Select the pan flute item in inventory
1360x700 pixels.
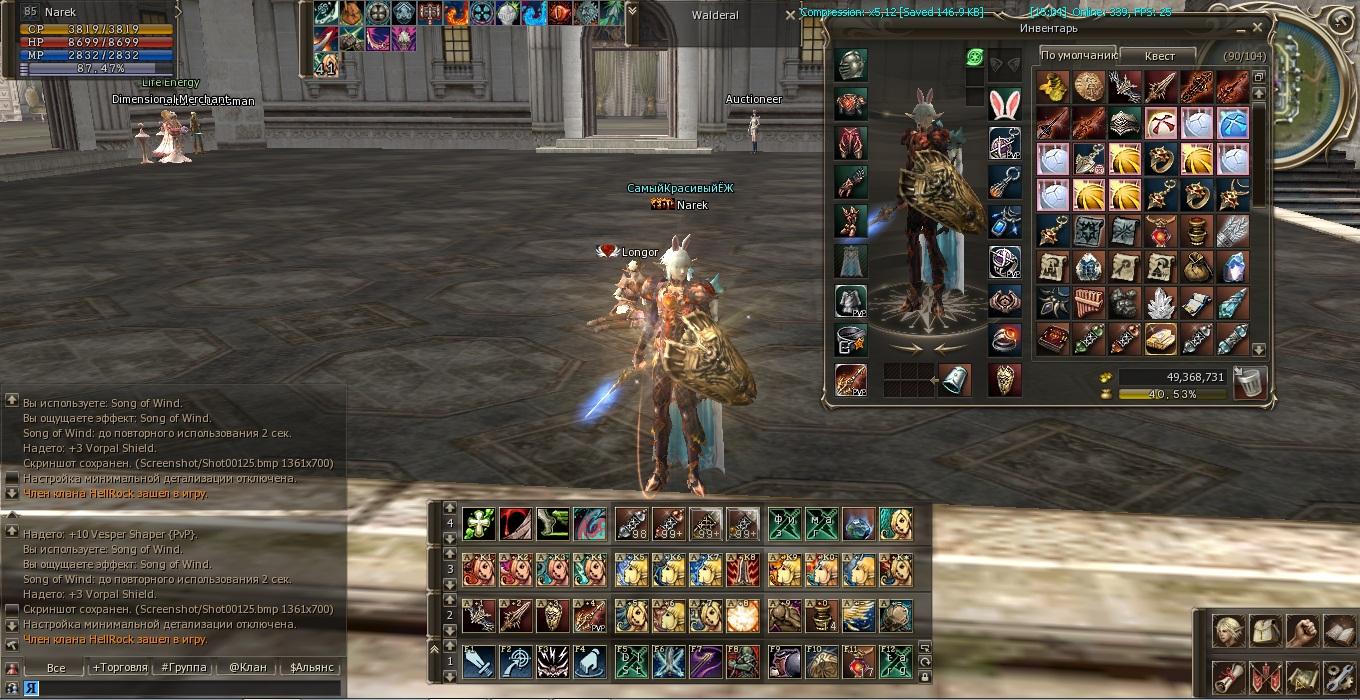click(1089, 303)
